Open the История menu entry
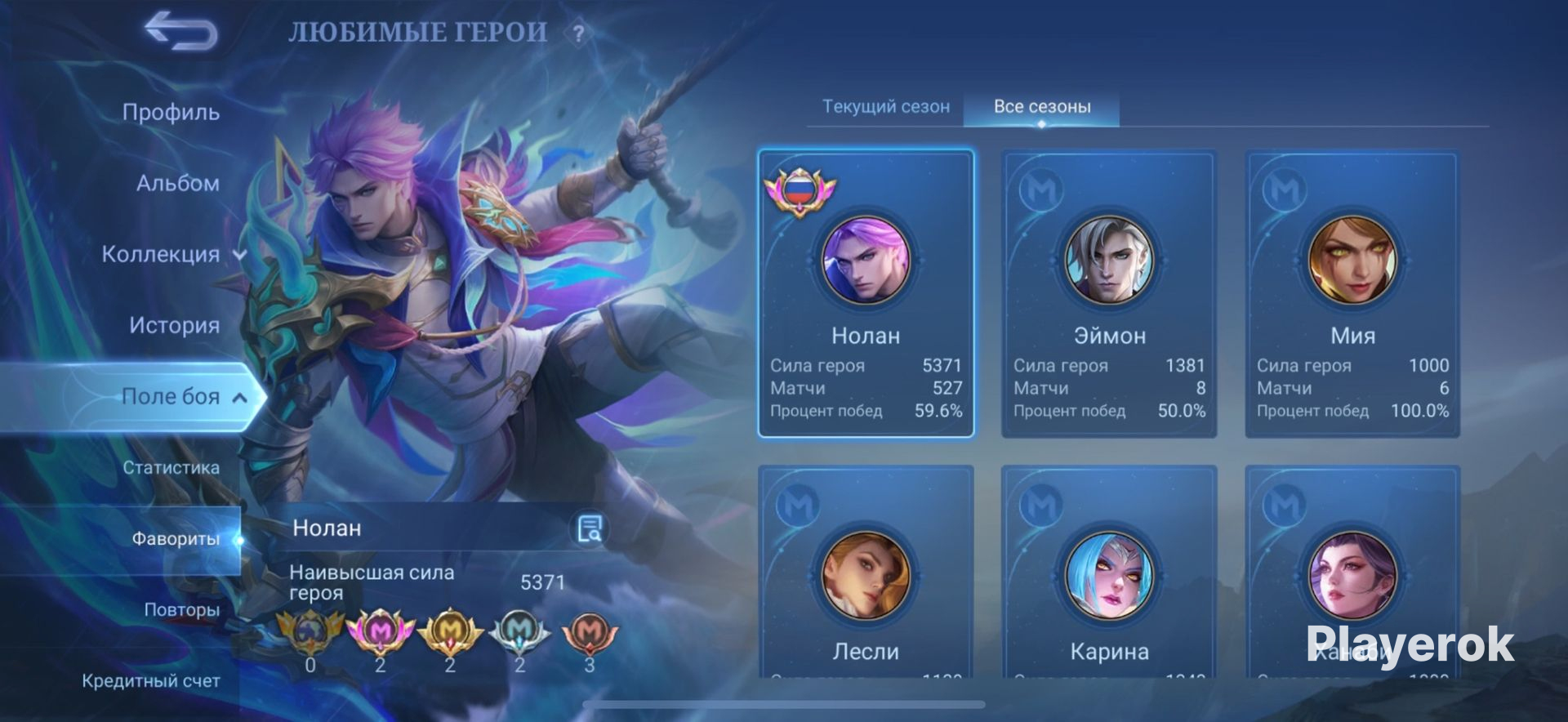This screenshot has height=722, width=1568. click(x=174, y=325)
